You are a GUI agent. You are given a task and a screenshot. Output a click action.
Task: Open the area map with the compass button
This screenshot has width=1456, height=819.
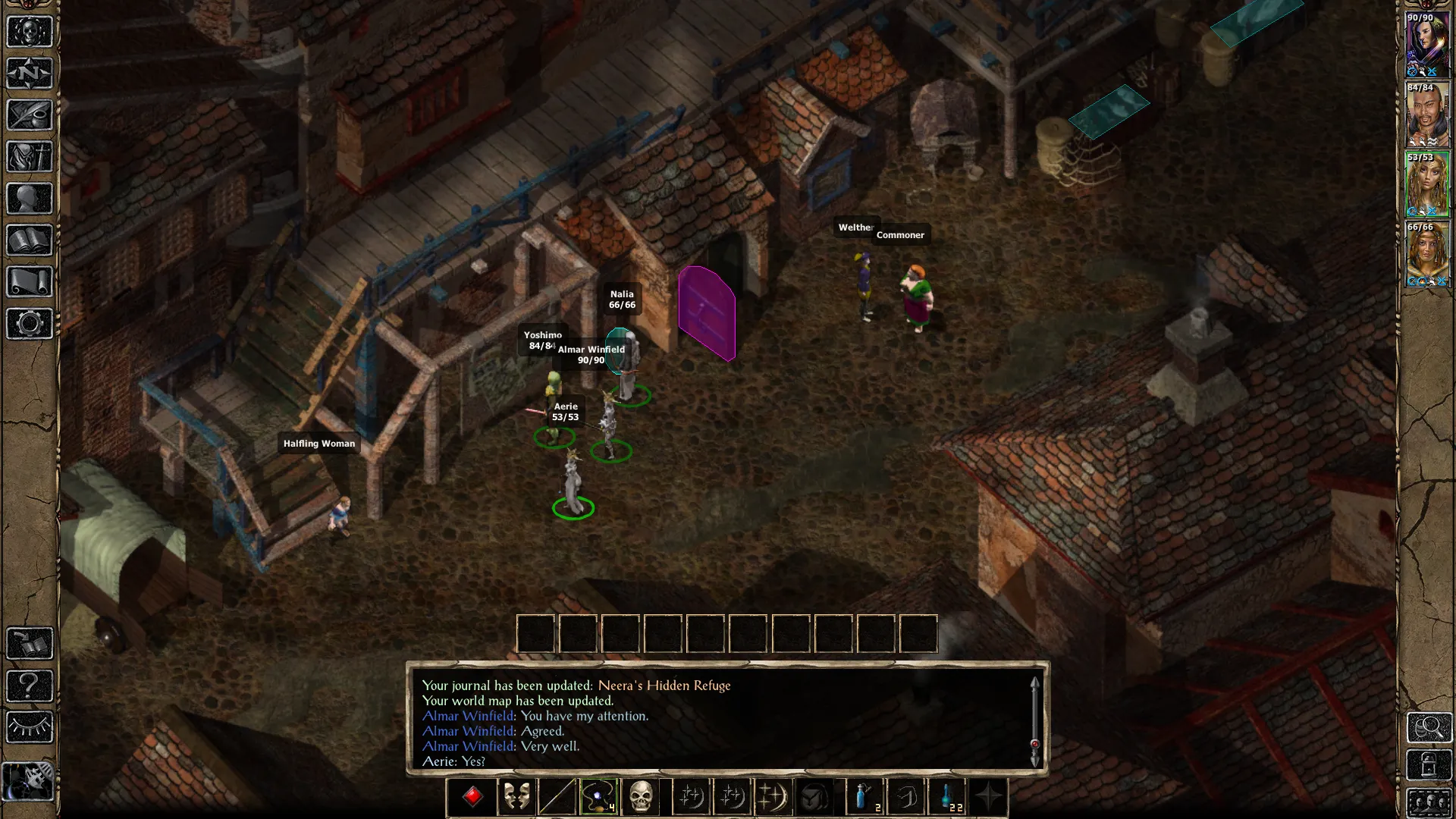30,74
